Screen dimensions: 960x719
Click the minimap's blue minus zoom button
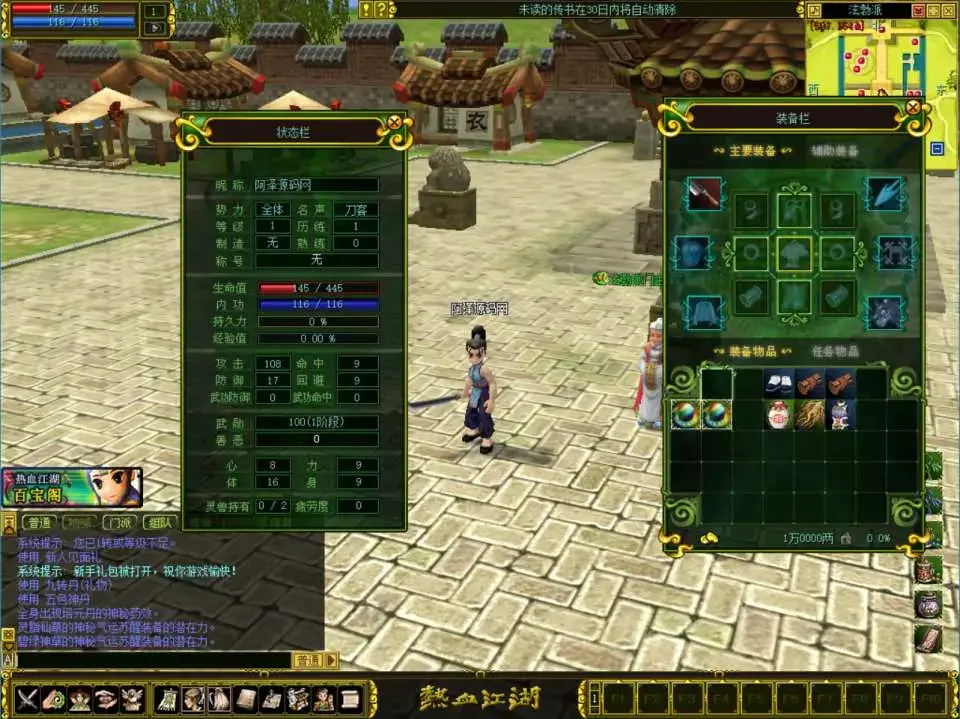(x=936, y=149)
